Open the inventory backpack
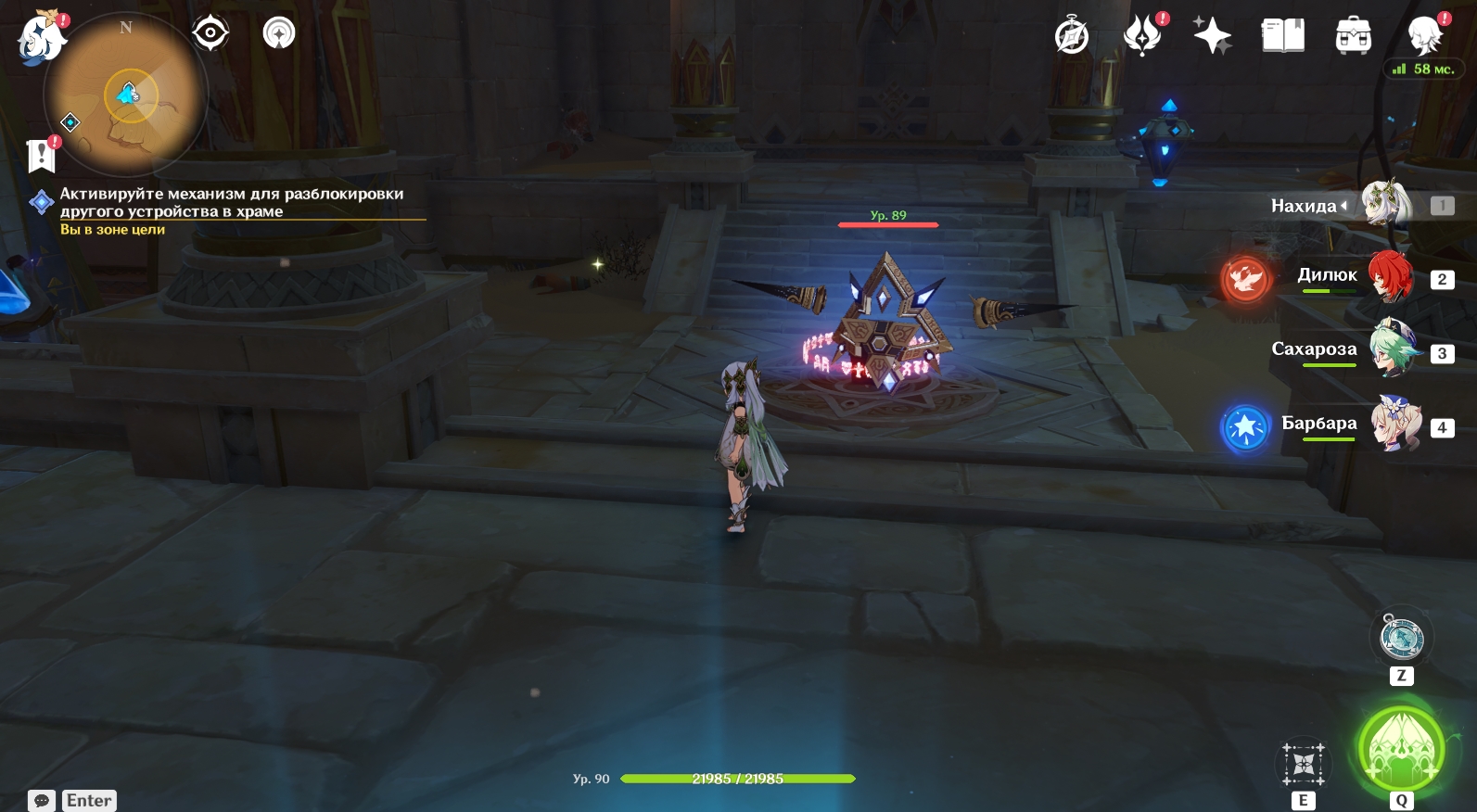 point(1353,36)
